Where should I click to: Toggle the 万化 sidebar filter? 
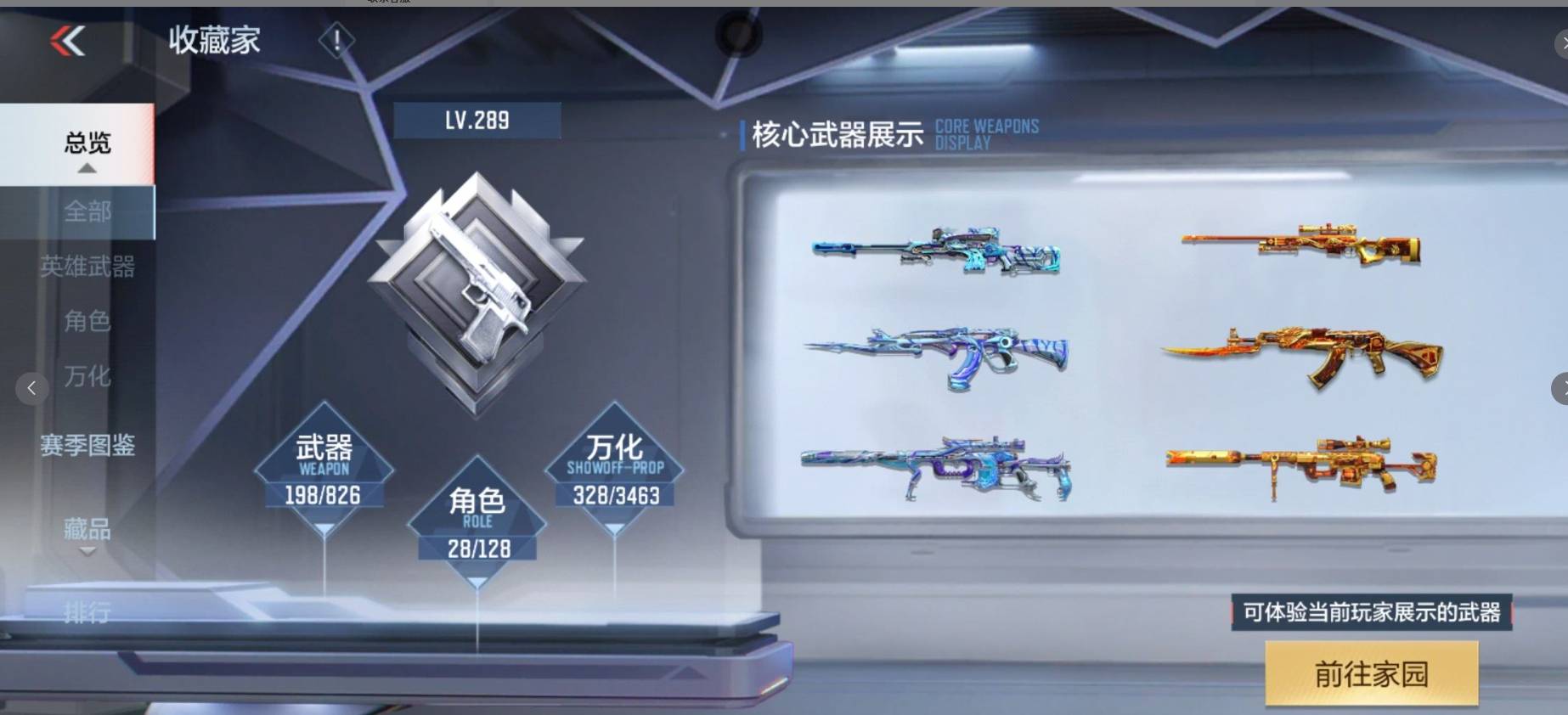pos(87,376)
